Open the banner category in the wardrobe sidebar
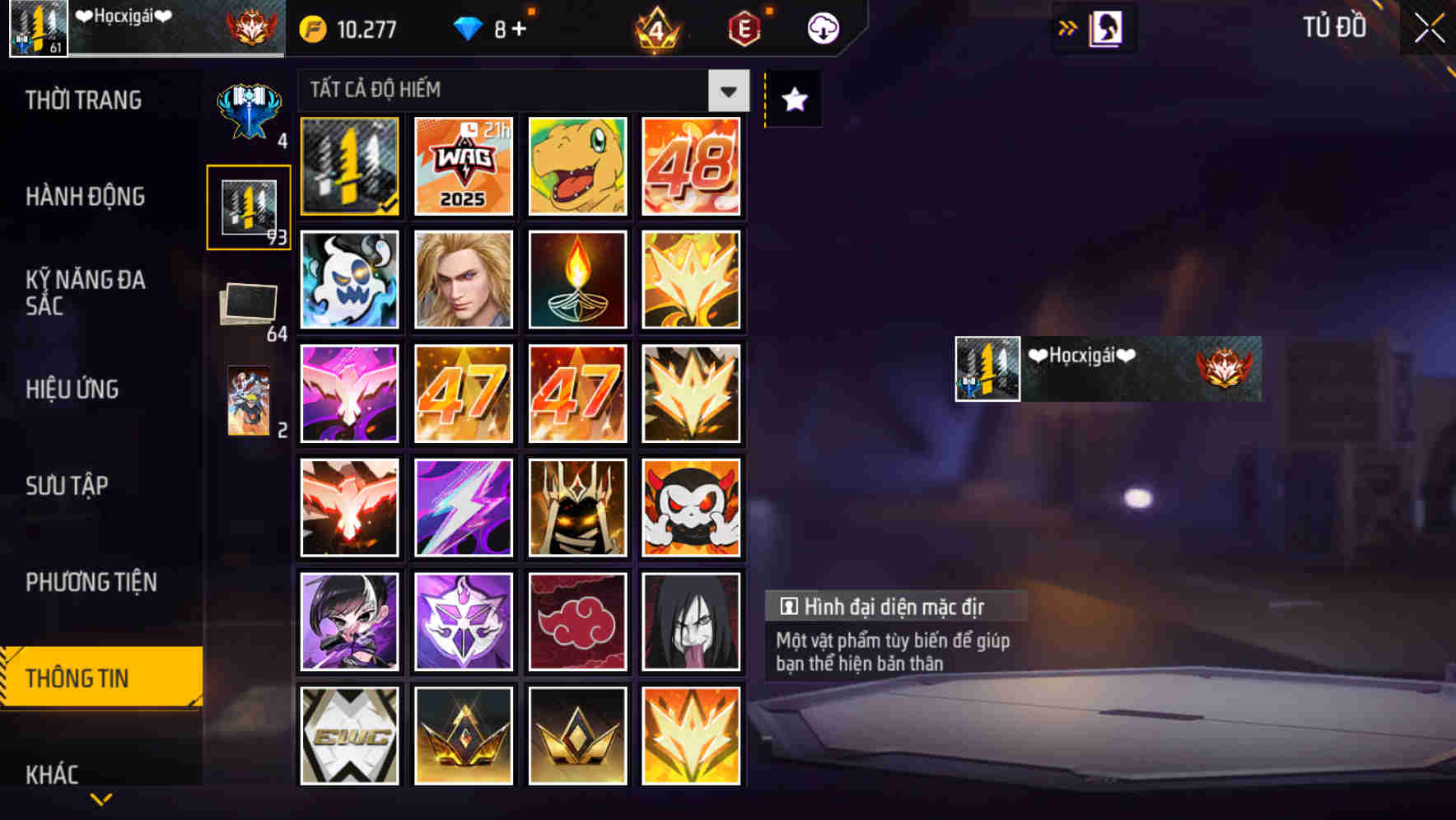This screenshot has width=1456, height=820. pyautogui.click(x=251, y=107)
